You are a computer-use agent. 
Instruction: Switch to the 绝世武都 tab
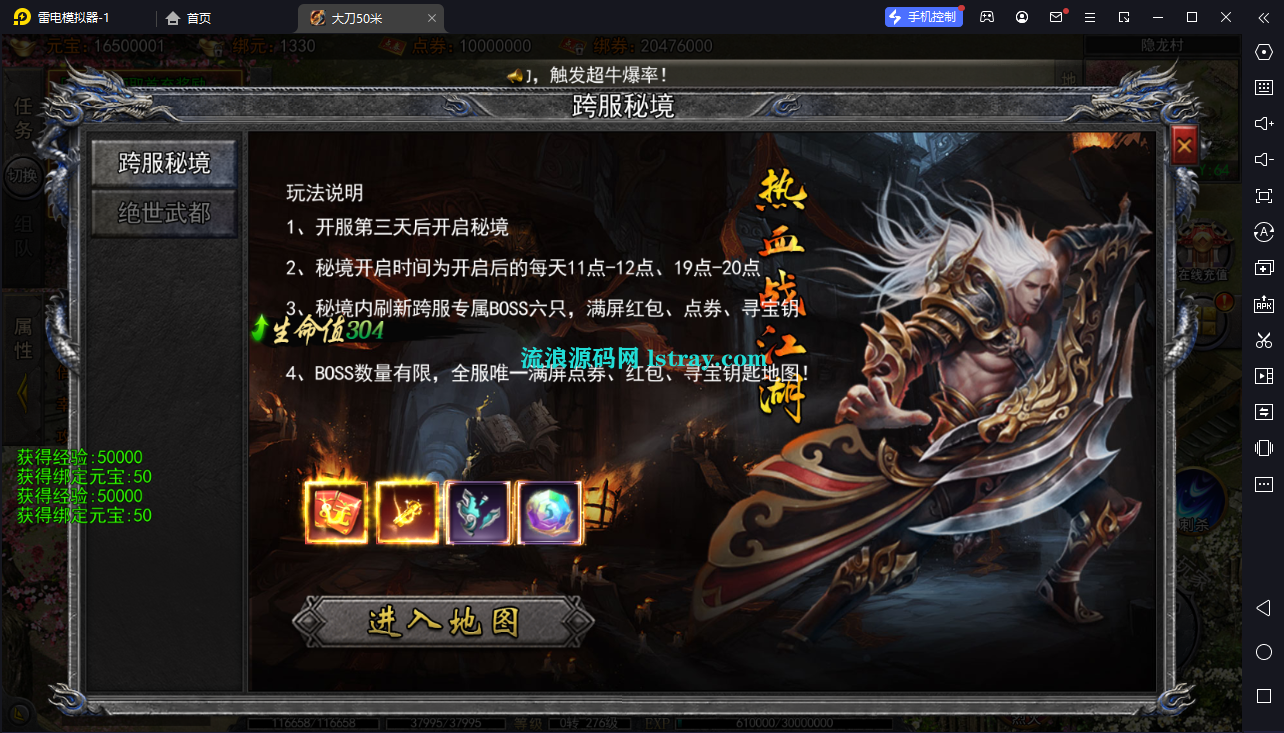(163, 212)
